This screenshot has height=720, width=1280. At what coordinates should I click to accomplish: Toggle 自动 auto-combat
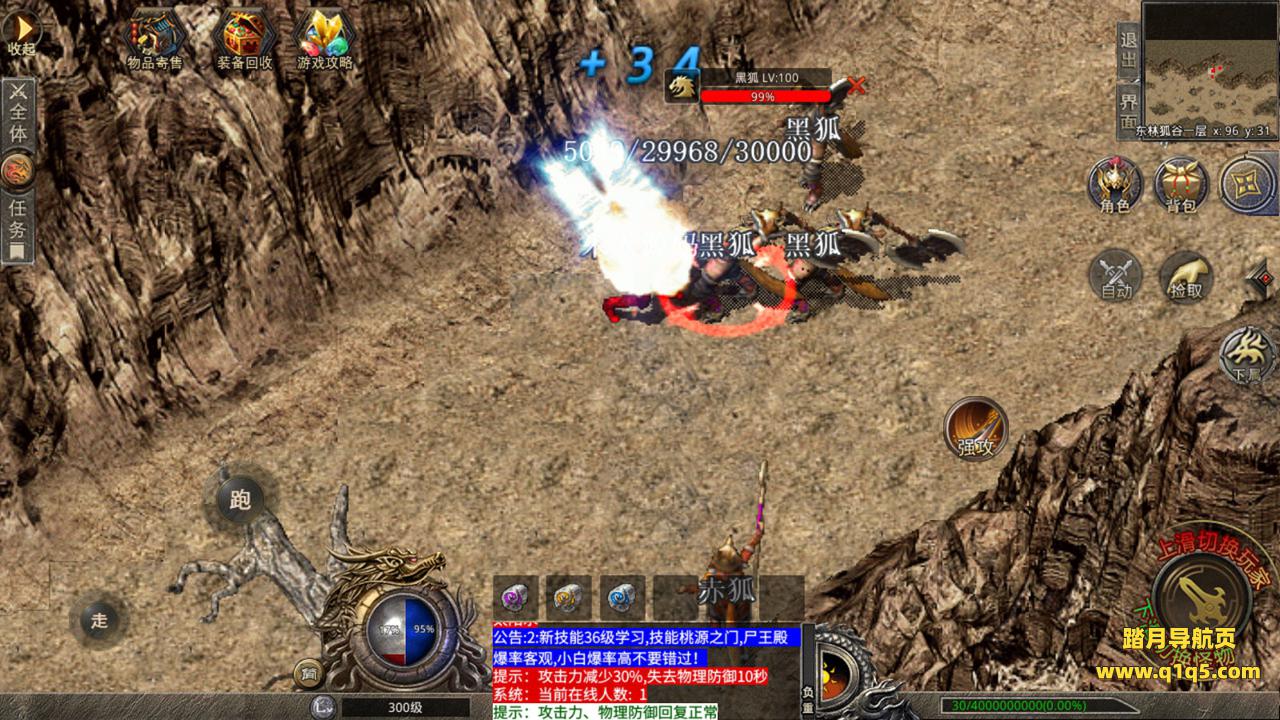tap(1116, 273)
